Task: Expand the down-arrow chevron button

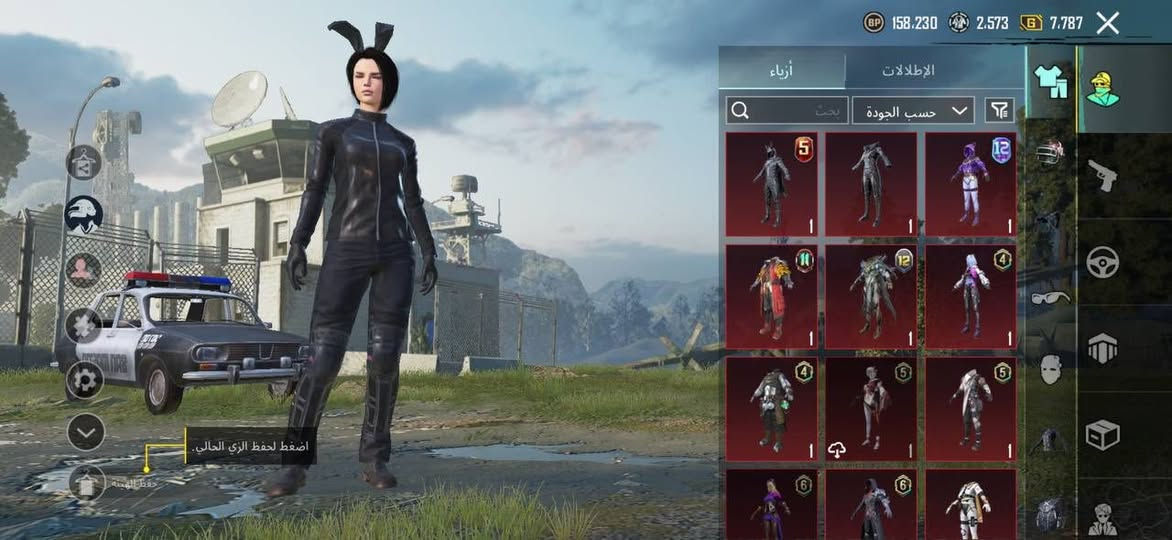Action: pyautogui.click(x=86, y=432)
